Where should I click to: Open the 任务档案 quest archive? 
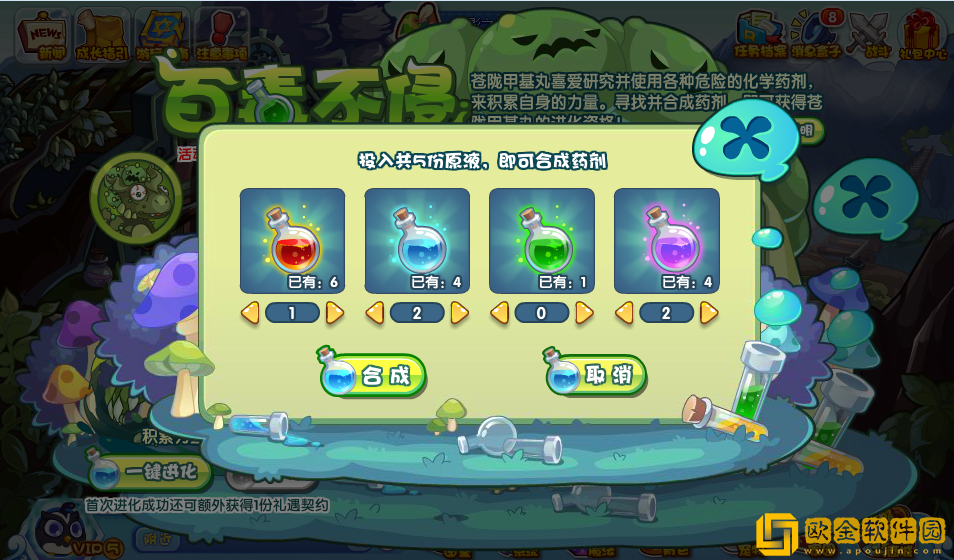tap(761, 35)
